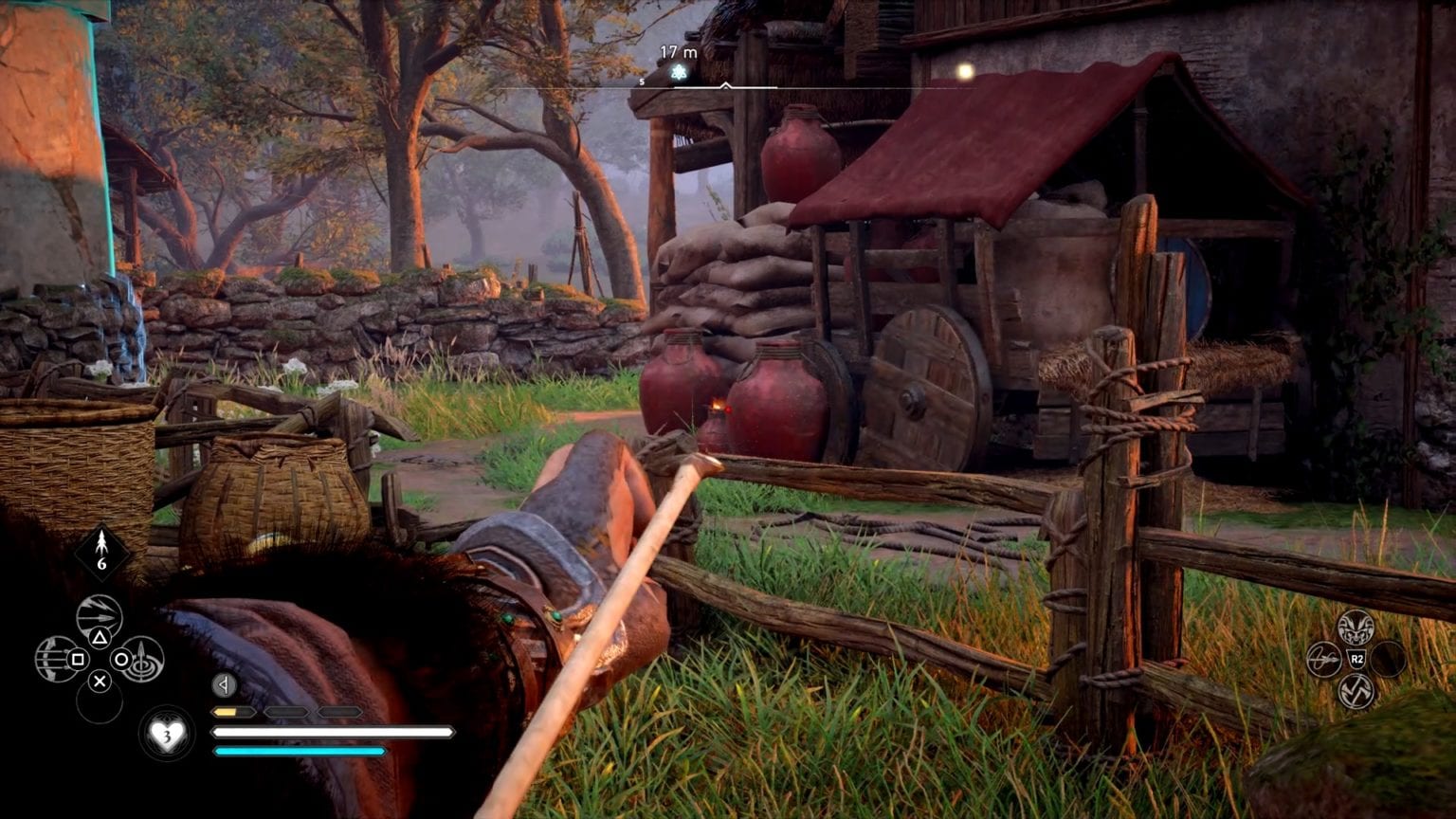Click the compass centre pointer

[725, 86]
